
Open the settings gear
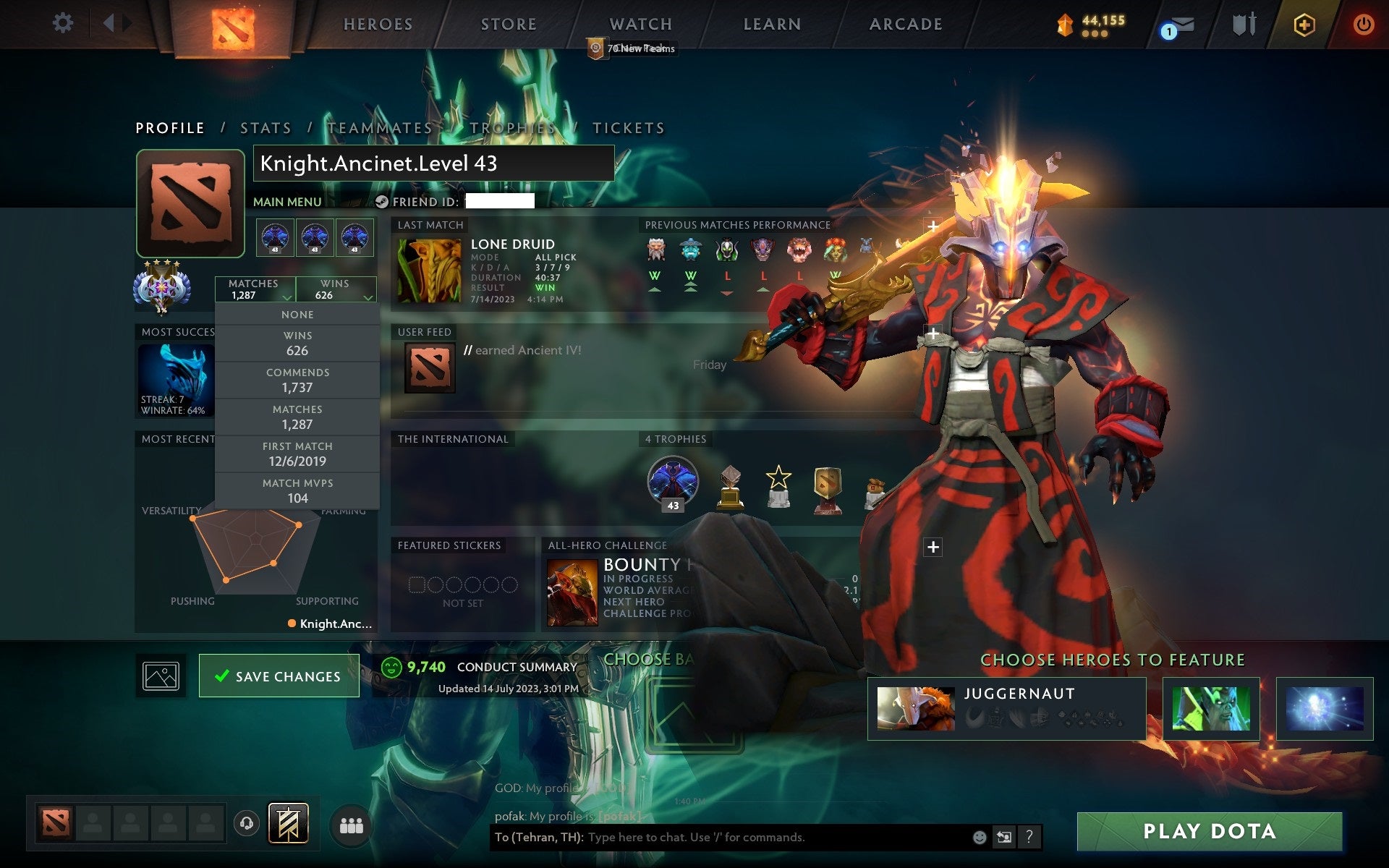(x=64, y=23)
